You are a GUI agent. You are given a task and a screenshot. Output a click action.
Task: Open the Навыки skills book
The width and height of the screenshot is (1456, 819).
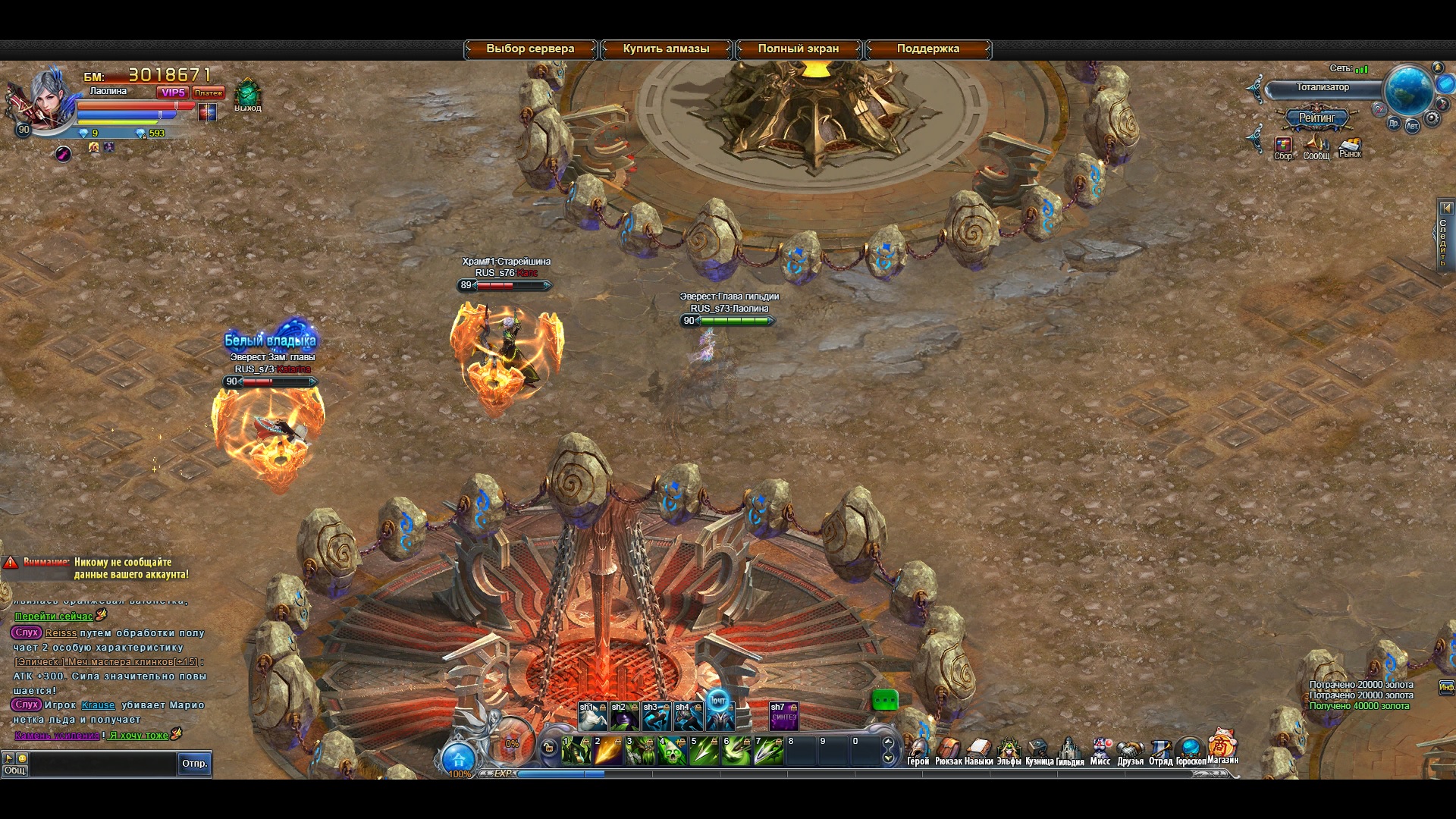point(978,752)
